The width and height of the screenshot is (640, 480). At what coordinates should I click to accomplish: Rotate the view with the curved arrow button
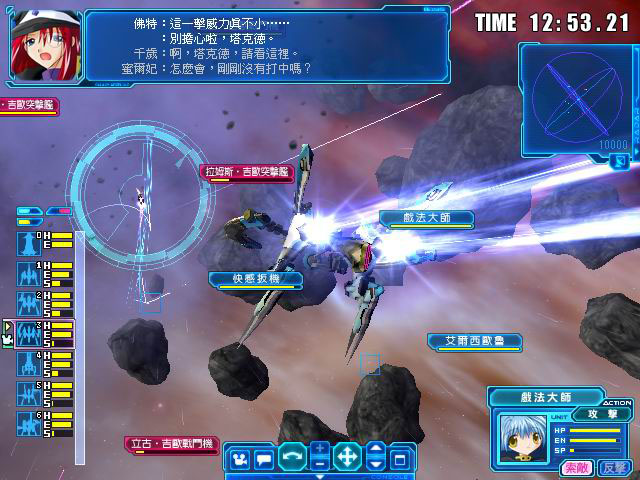[292, 459]
